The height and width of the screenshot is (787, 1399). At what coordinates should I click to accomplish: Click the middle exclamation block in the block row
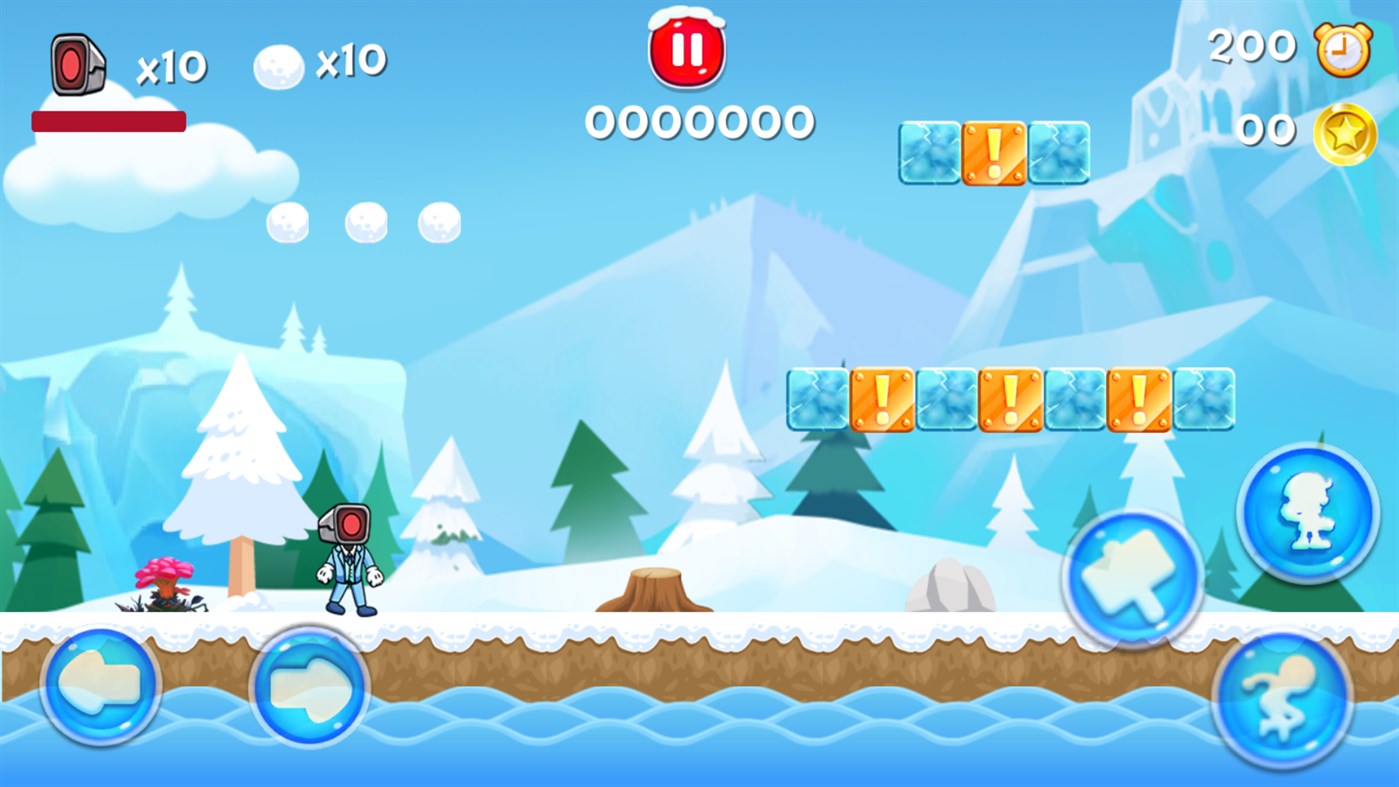pyautogui.click(x=1011, y=400)
